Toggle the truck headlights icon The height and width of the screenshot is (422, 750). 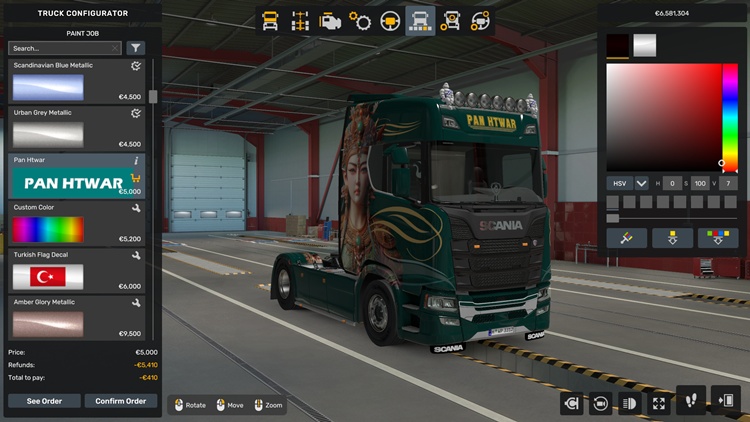[630, 403]
